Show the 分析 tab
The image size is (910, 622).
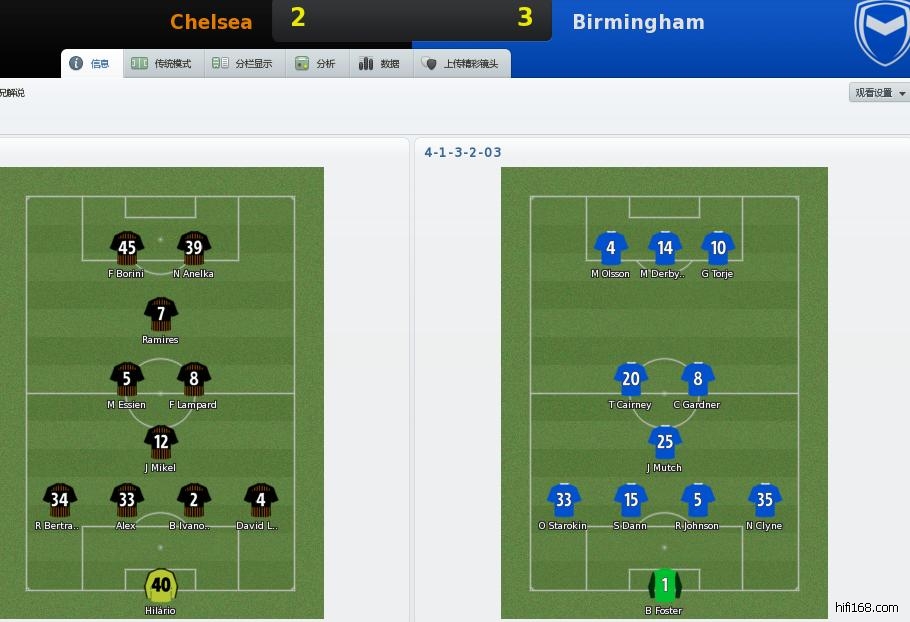pos(316,64)
